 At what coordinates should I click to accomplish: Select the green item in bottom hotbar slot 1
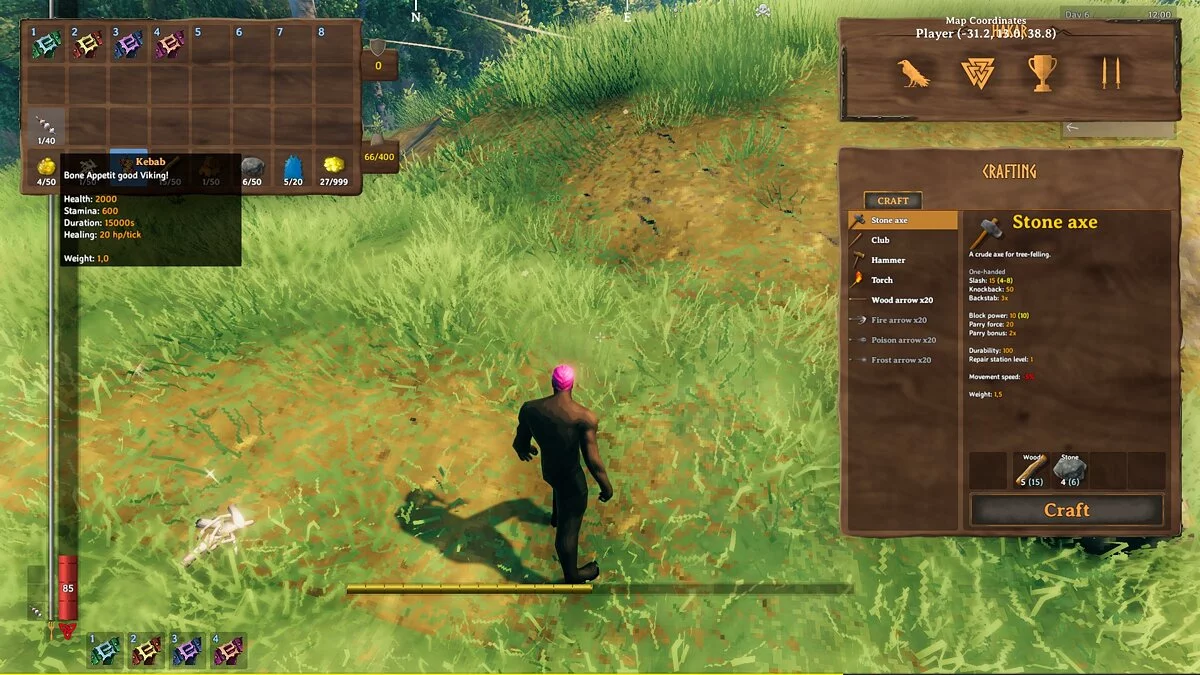[x=105, y=651]
